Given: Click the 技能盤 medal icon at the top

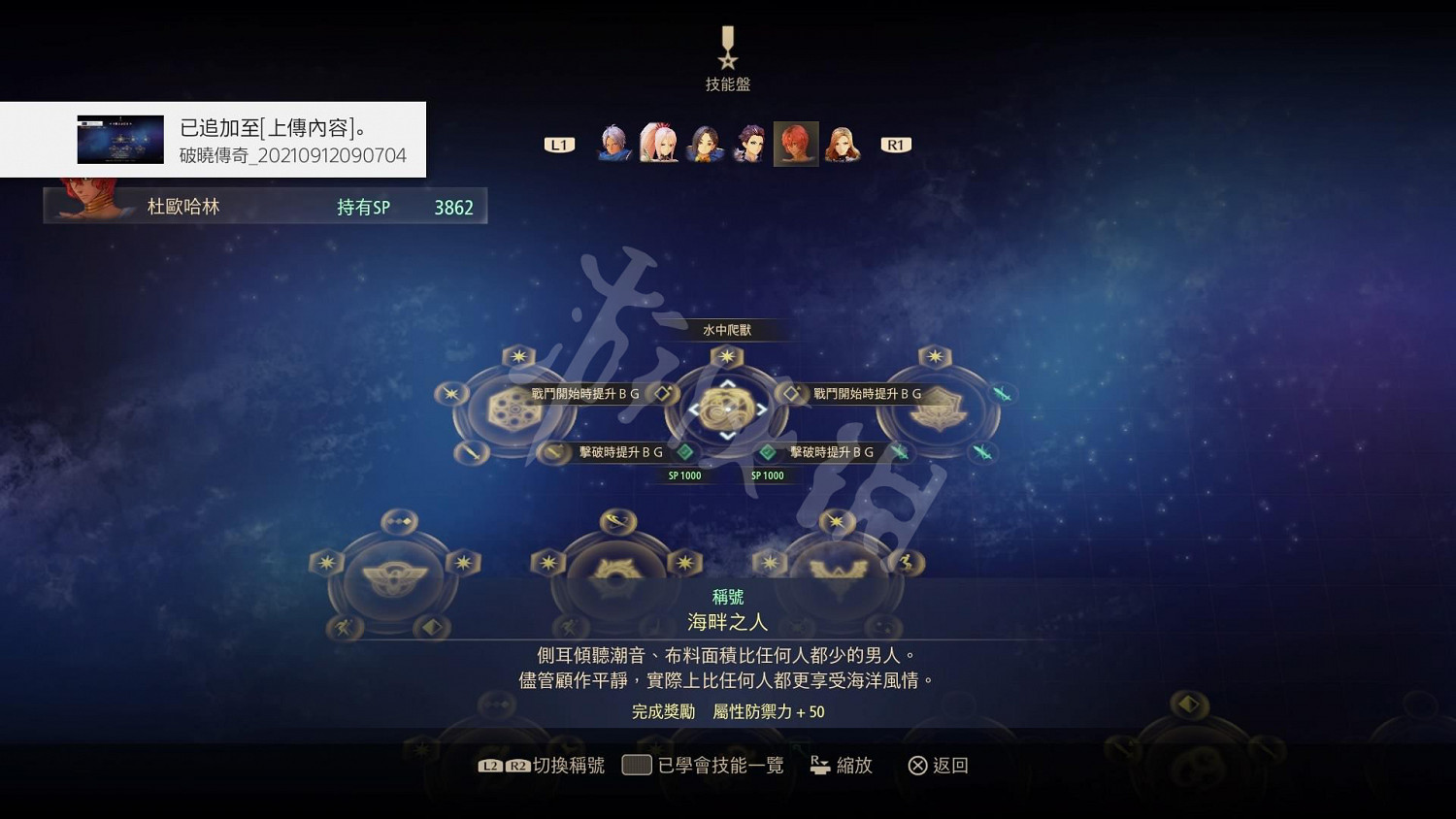Looking at the screenshot, I should (725, 46).
